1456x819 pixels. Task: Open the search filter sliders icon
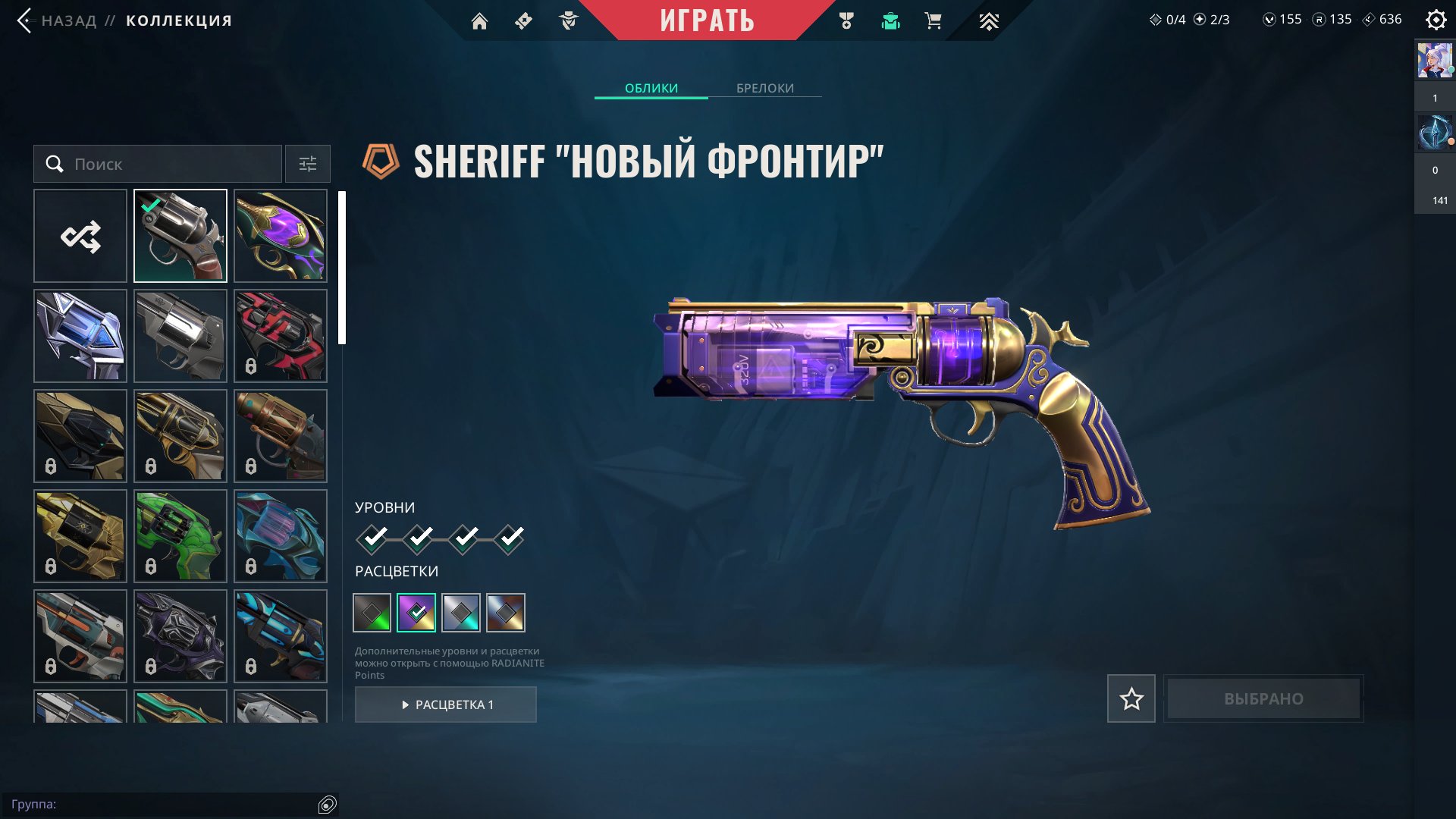coord(307,164)
